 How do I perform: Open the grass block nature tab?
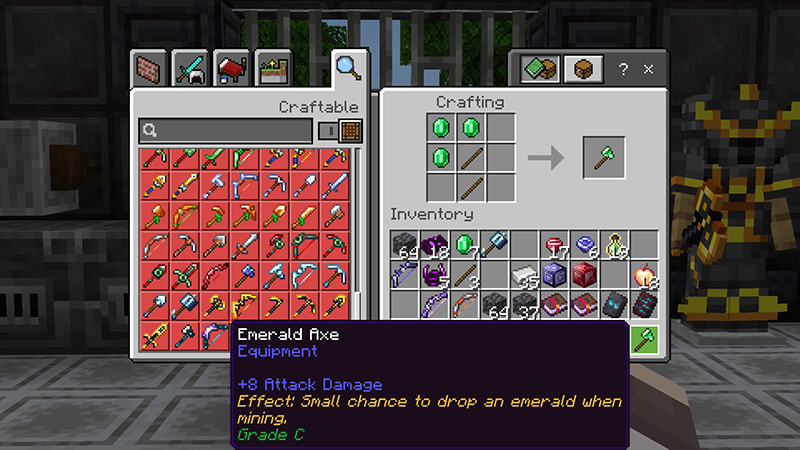[273, 68]
